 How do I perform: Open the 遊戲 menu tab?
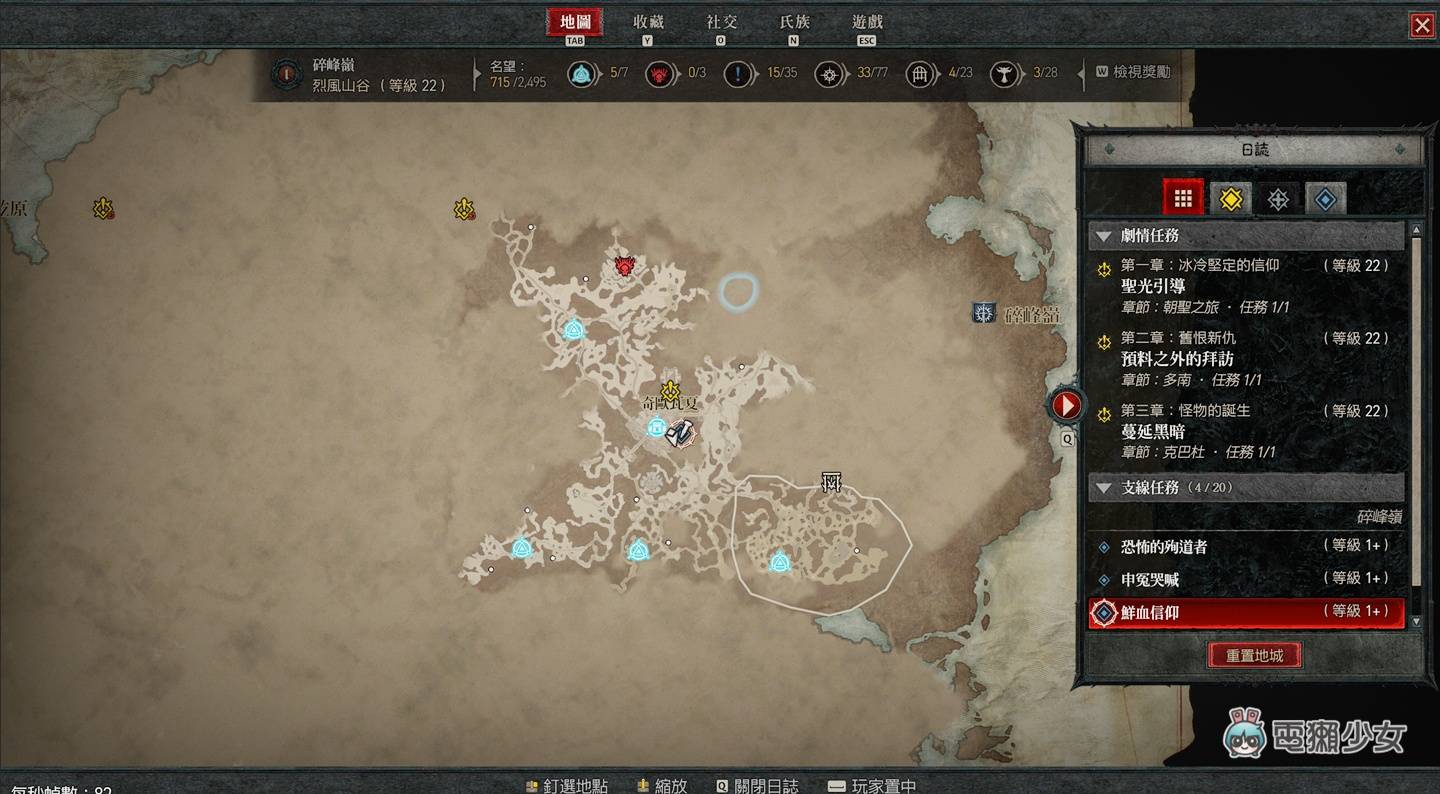[x=867, y=22]
